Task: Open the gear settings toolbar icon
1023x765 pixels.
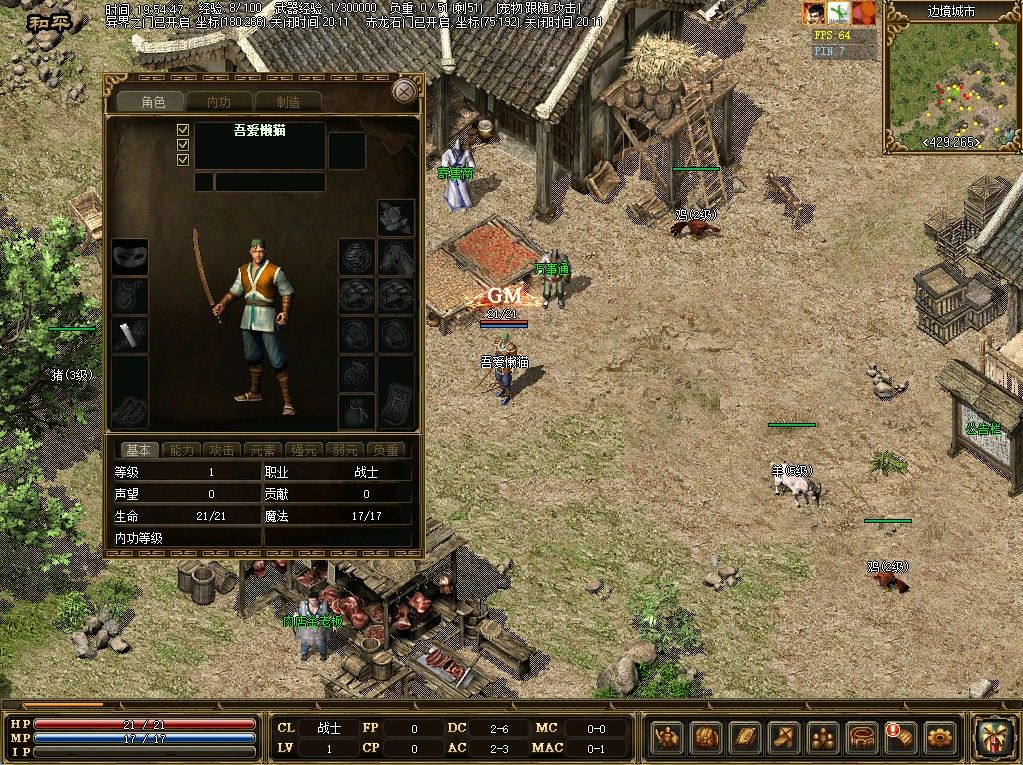Action: (939, 738)
